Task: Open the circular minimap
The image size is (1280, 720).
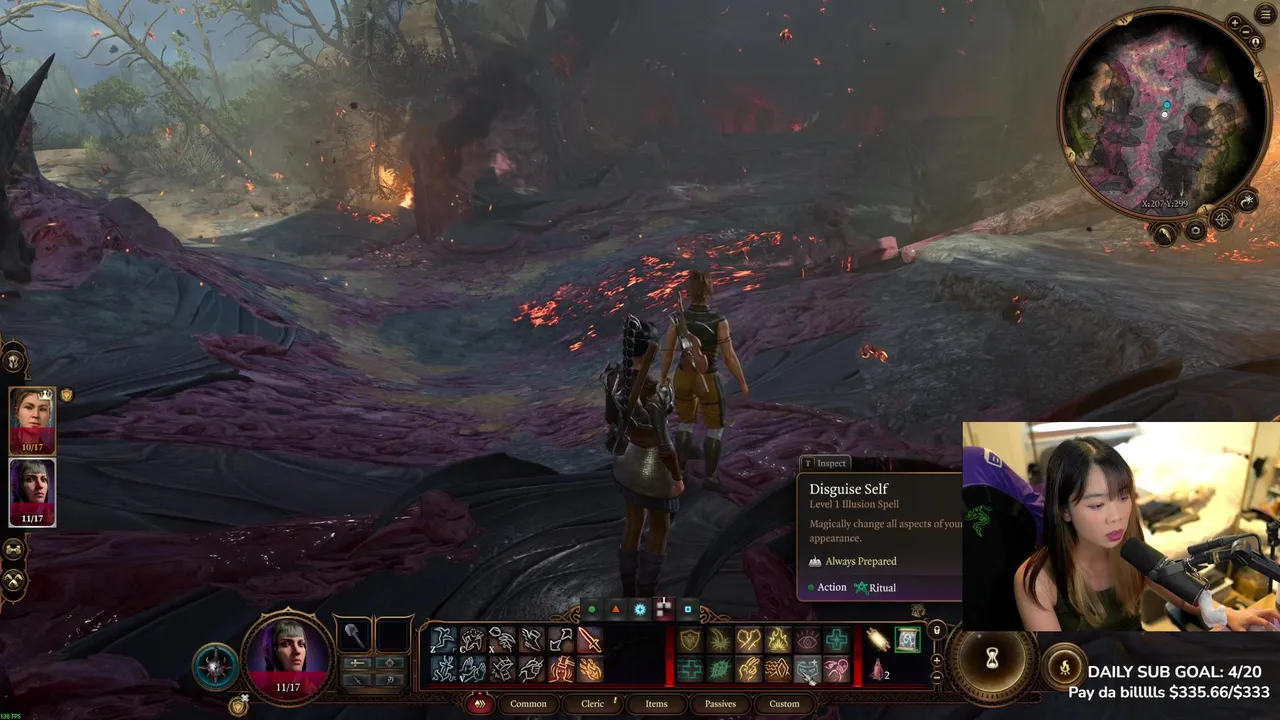Action: pyautogui.click(x=1164, y=115)
